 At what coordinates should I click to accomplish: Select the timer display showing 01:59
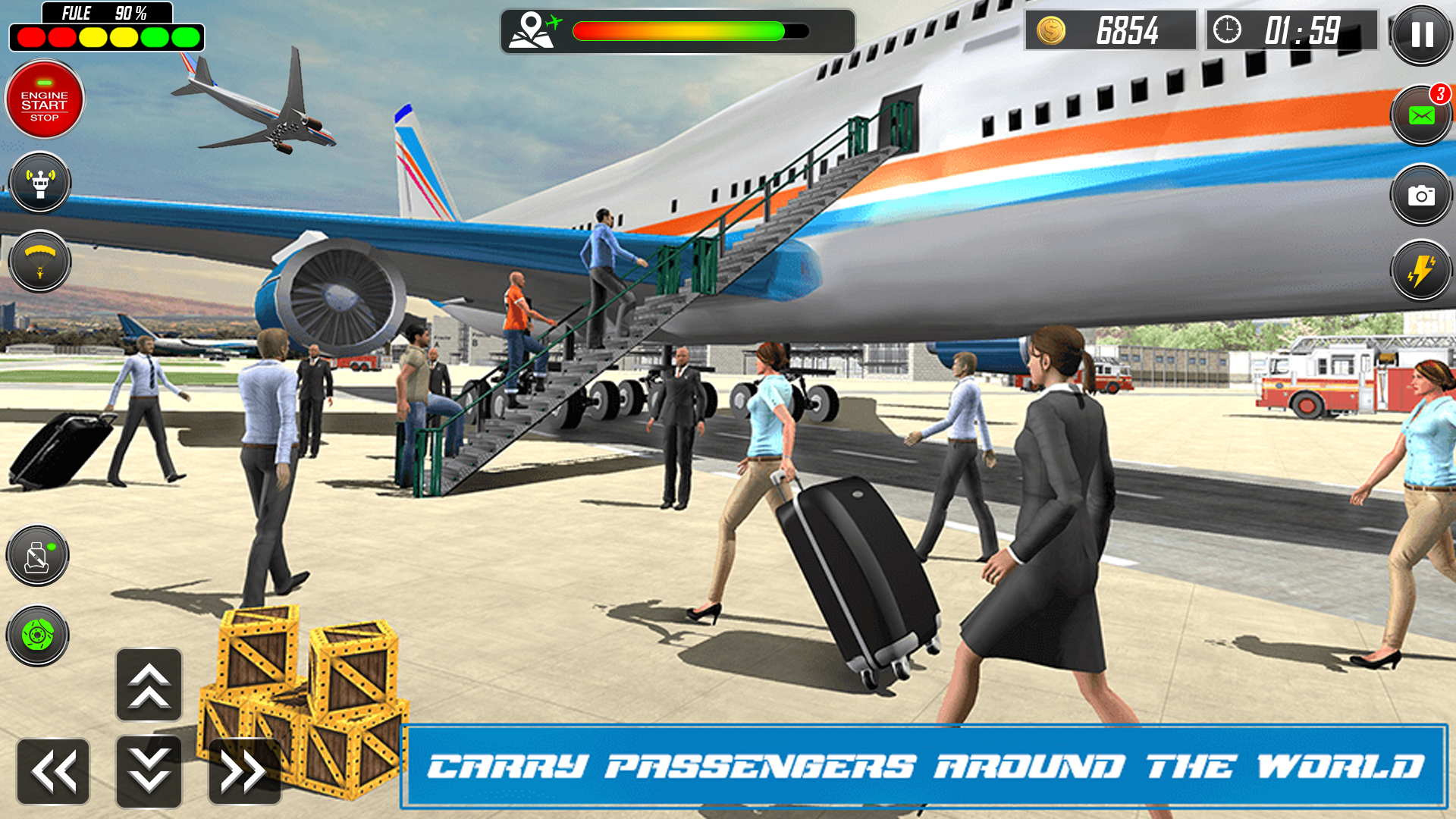(x=1304, y=32)
